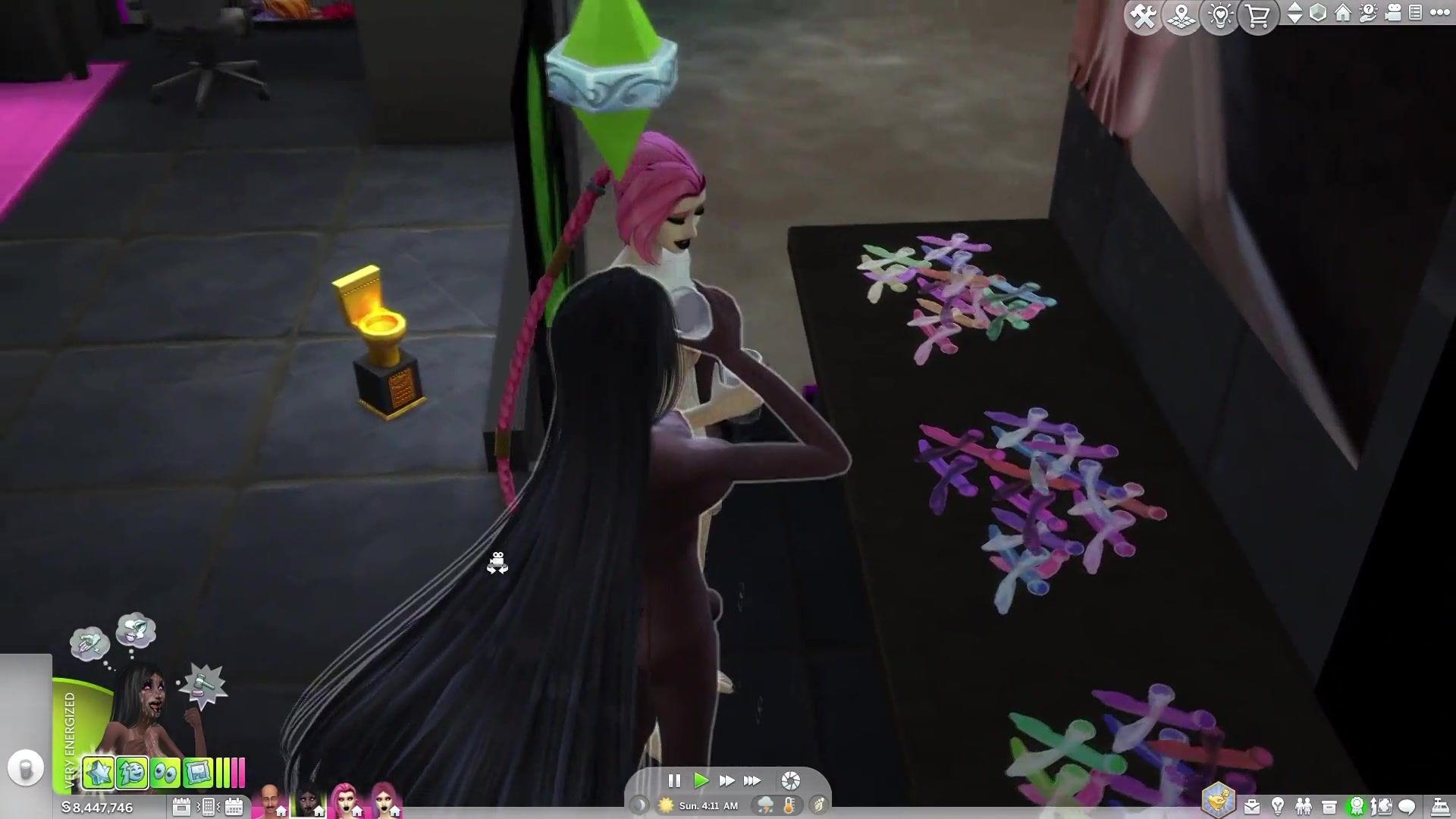The image size is (1456, 819).
Task: Set game speed to ultra triple-arrow
Action: coord(752,780)
